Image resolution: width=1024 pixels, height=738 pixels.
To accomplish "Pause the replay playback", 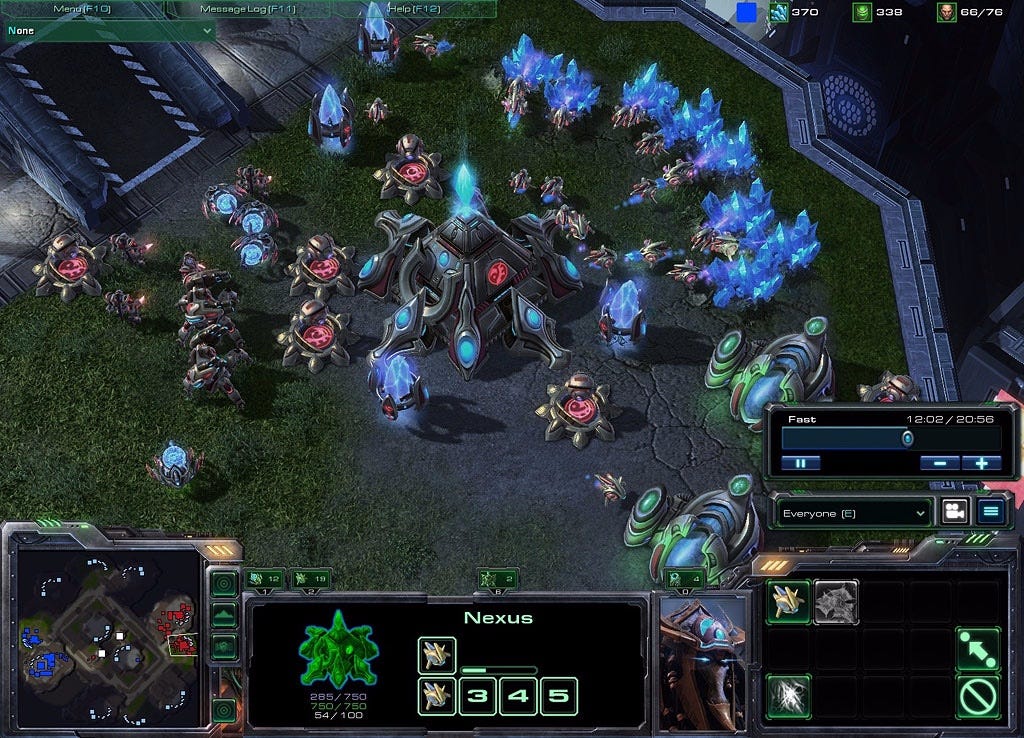I will (x=801, y=463).
